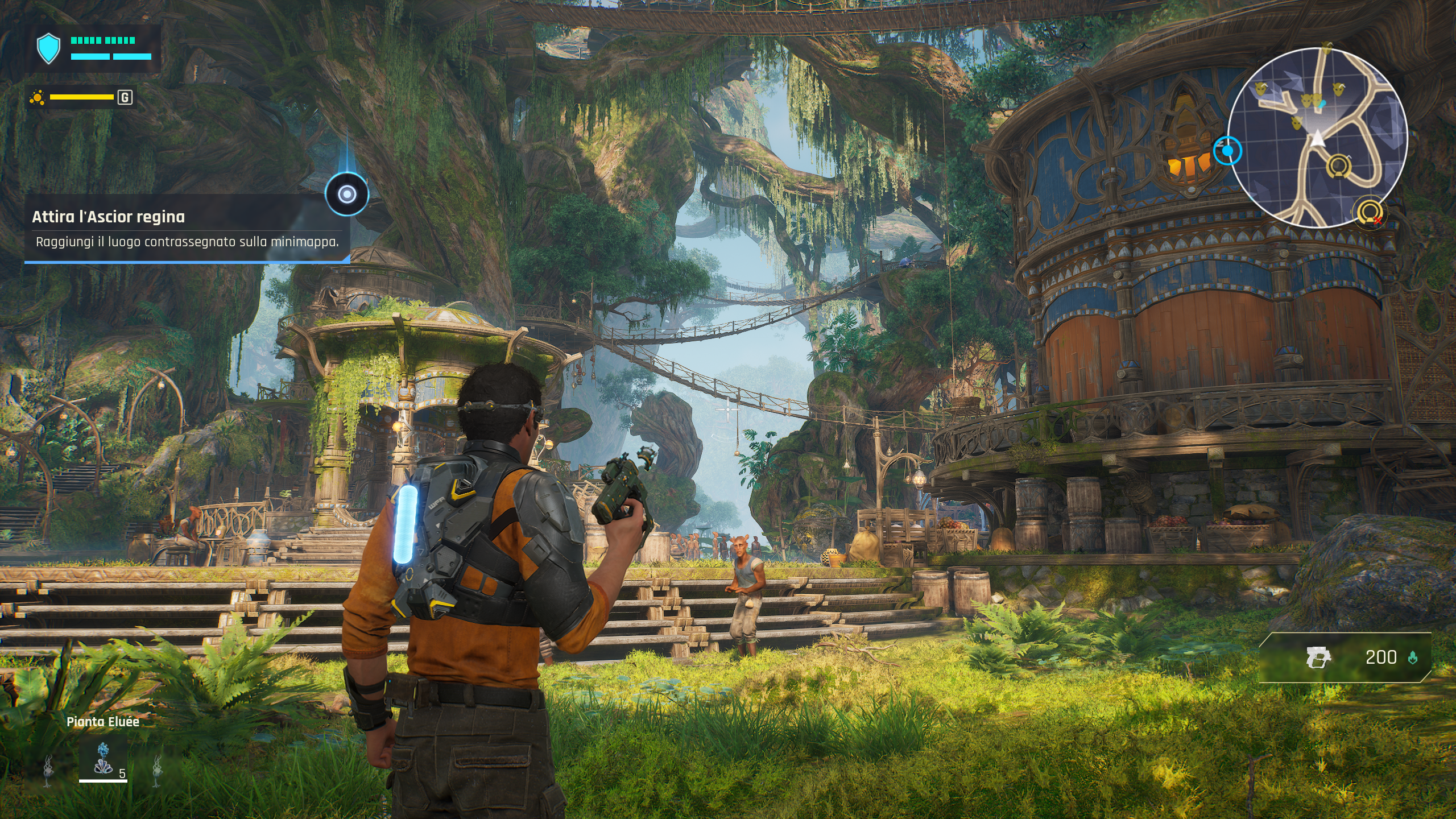Select the pistol weapon icon
This screenshot has width=1456, height=819.
1319,657
